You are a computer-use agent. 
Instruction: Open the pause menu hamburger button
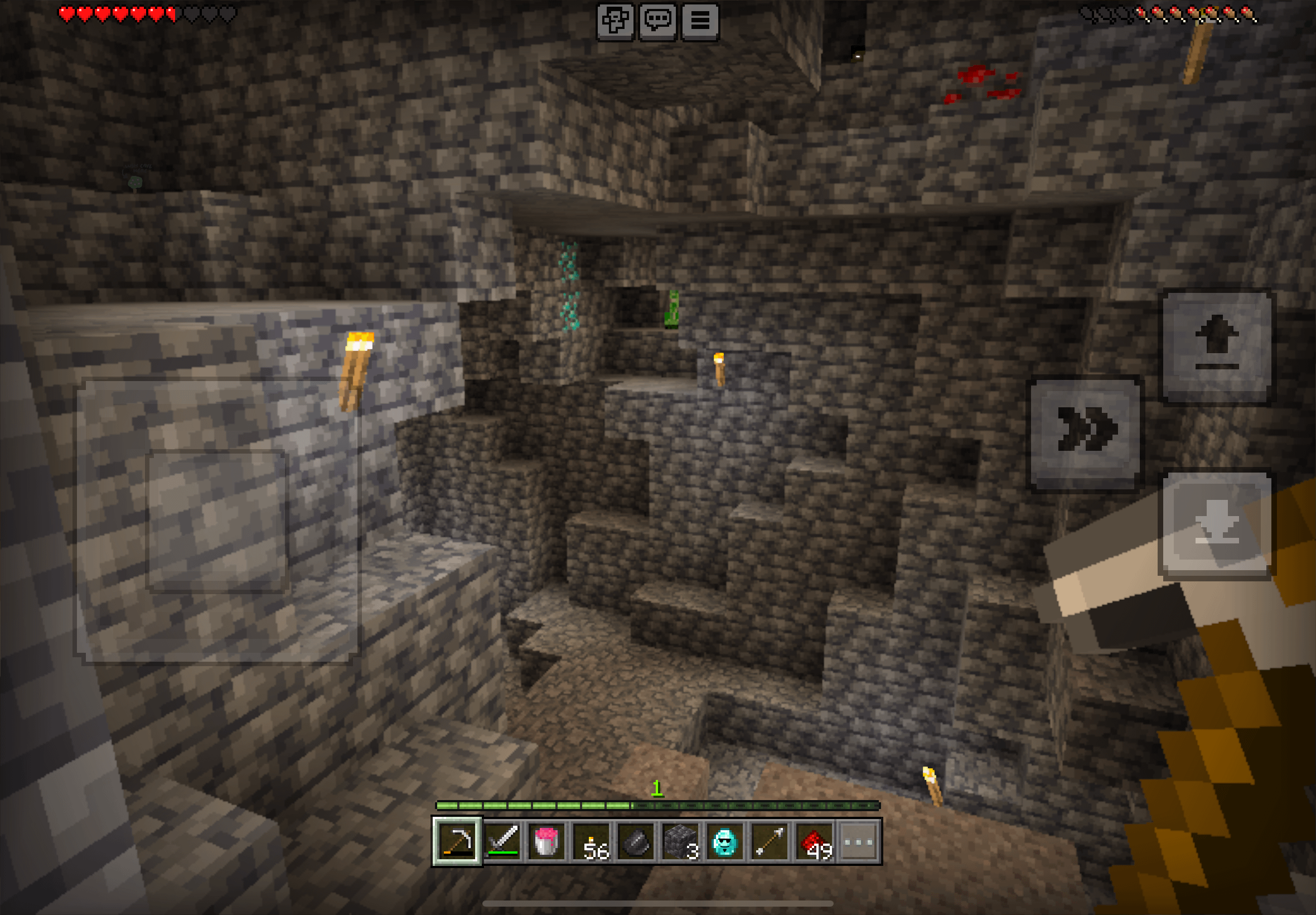[x=699, y=22]
